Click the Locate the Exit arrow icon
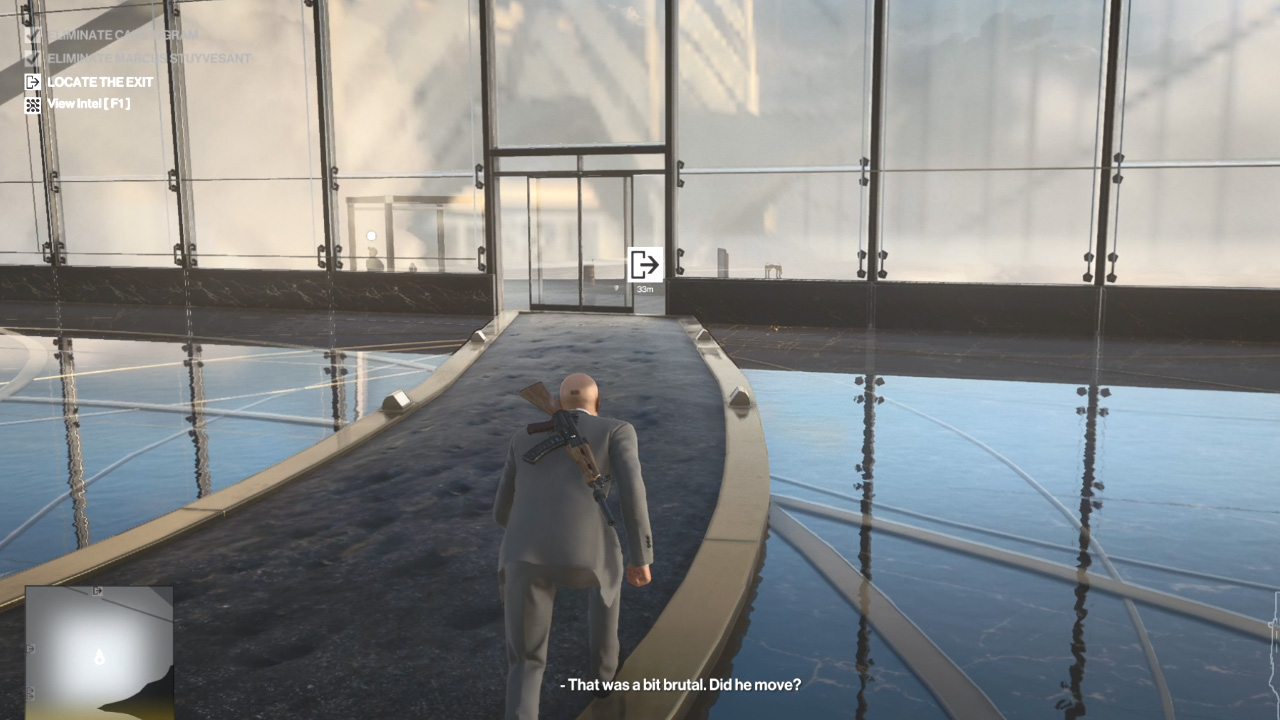Screen dimensions: 1280x720 (x=31, y=82)
